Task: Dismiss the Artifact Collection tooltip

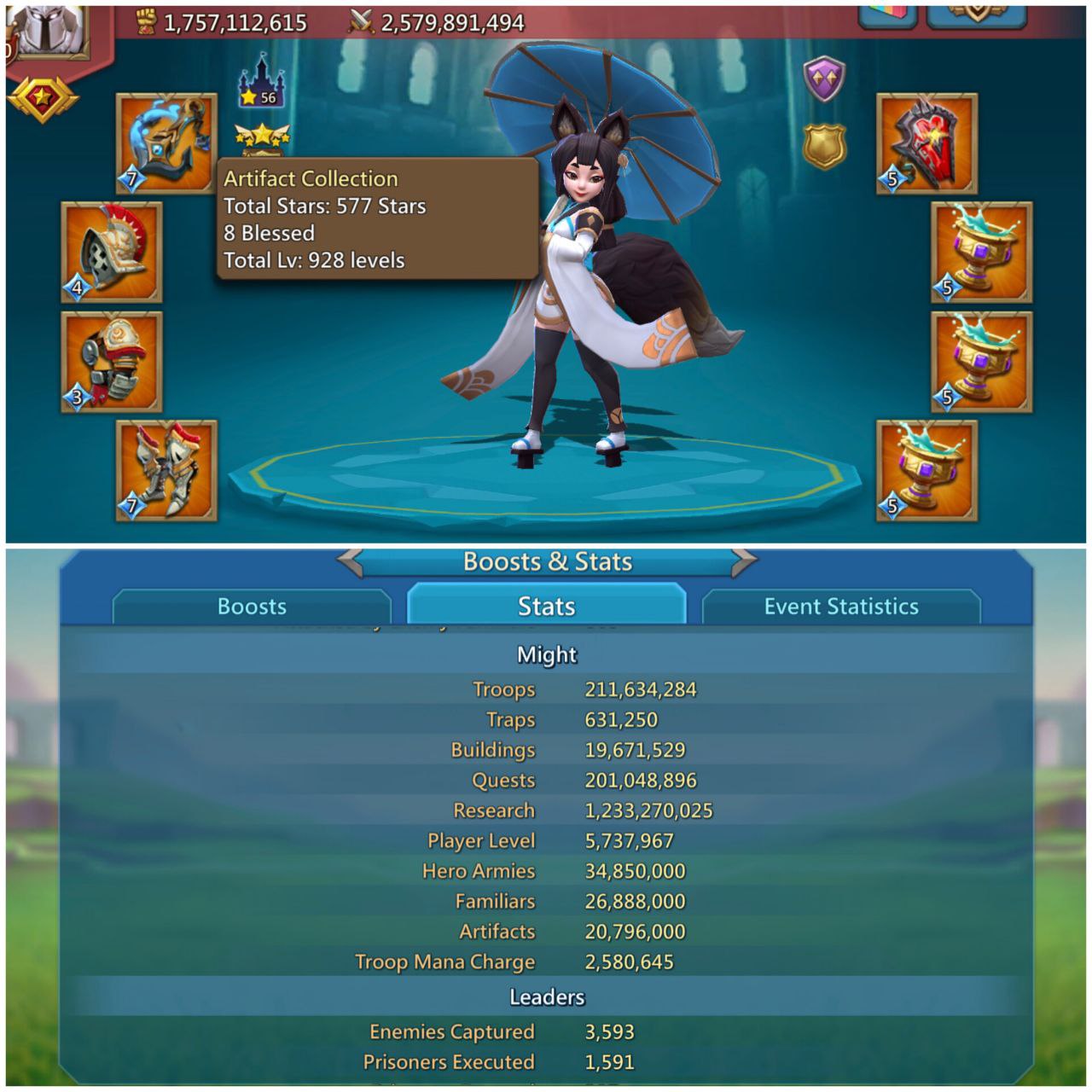Action: 371,218
